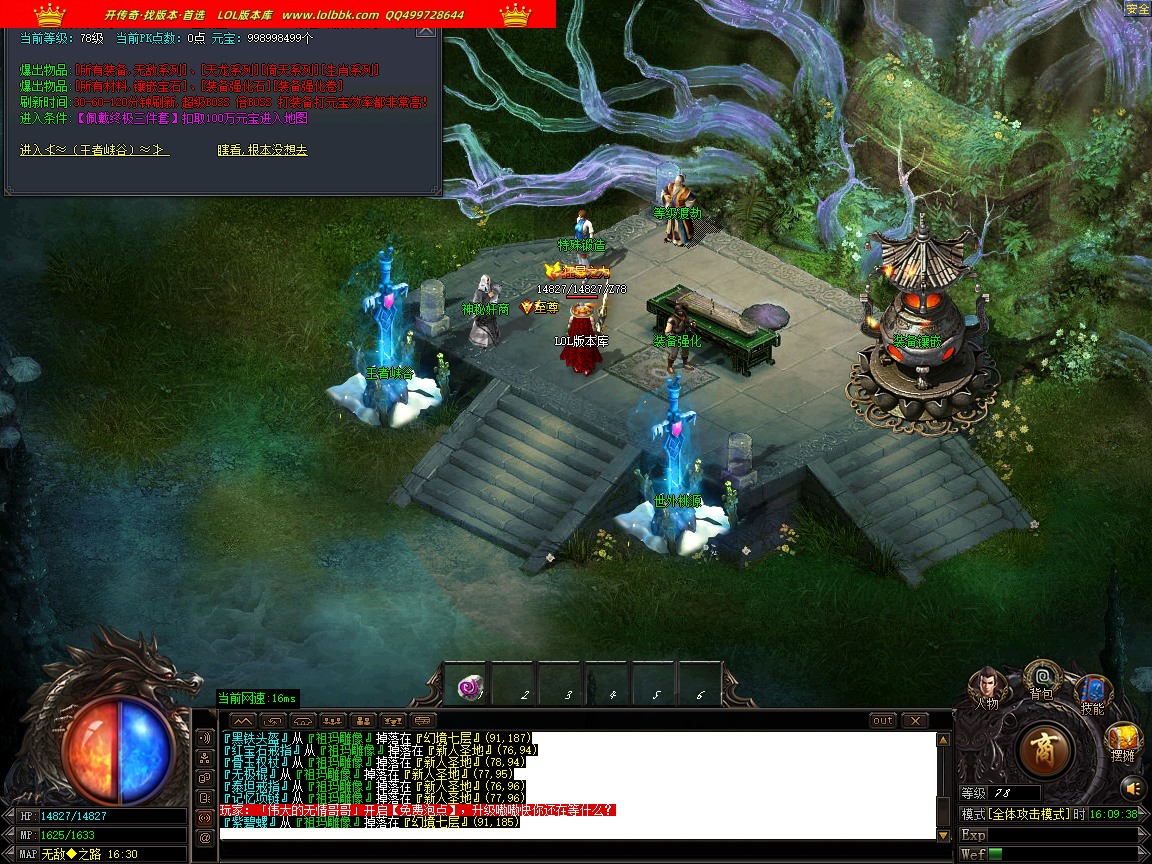1152x864 pixels.
Task: Click the @ chat channel button
Action: click(x=205, y=838)
